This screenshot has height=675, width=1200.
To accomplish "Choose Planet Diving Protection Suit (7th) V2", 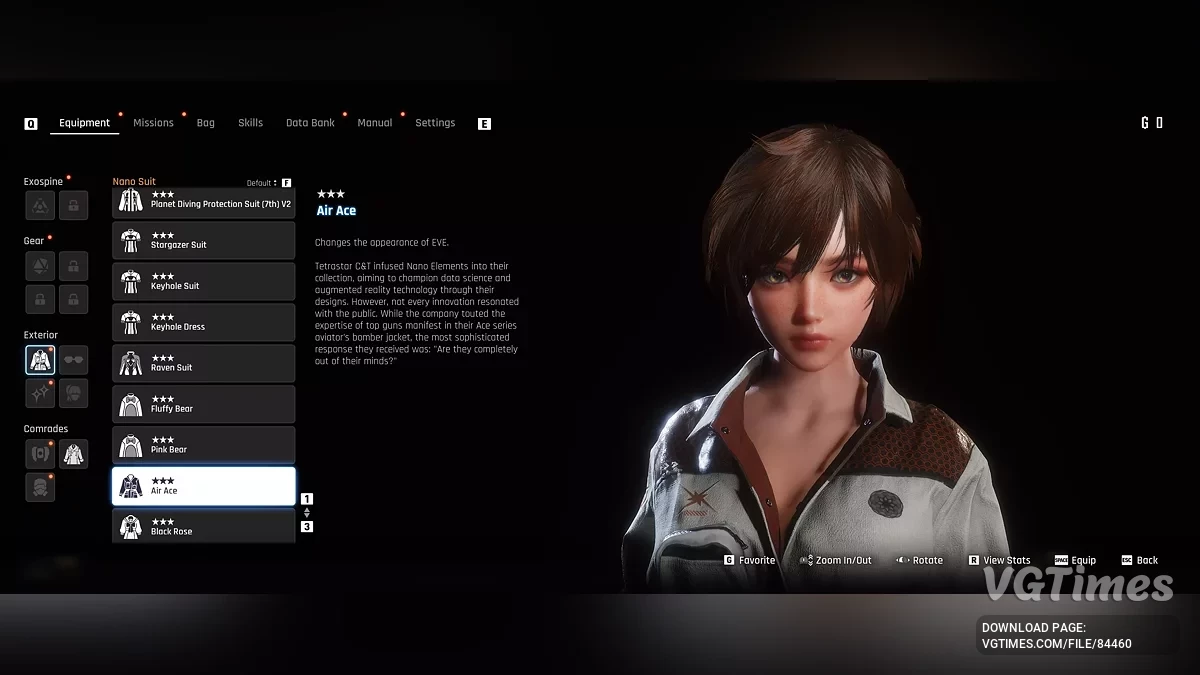I will click(x=203, y=201).
